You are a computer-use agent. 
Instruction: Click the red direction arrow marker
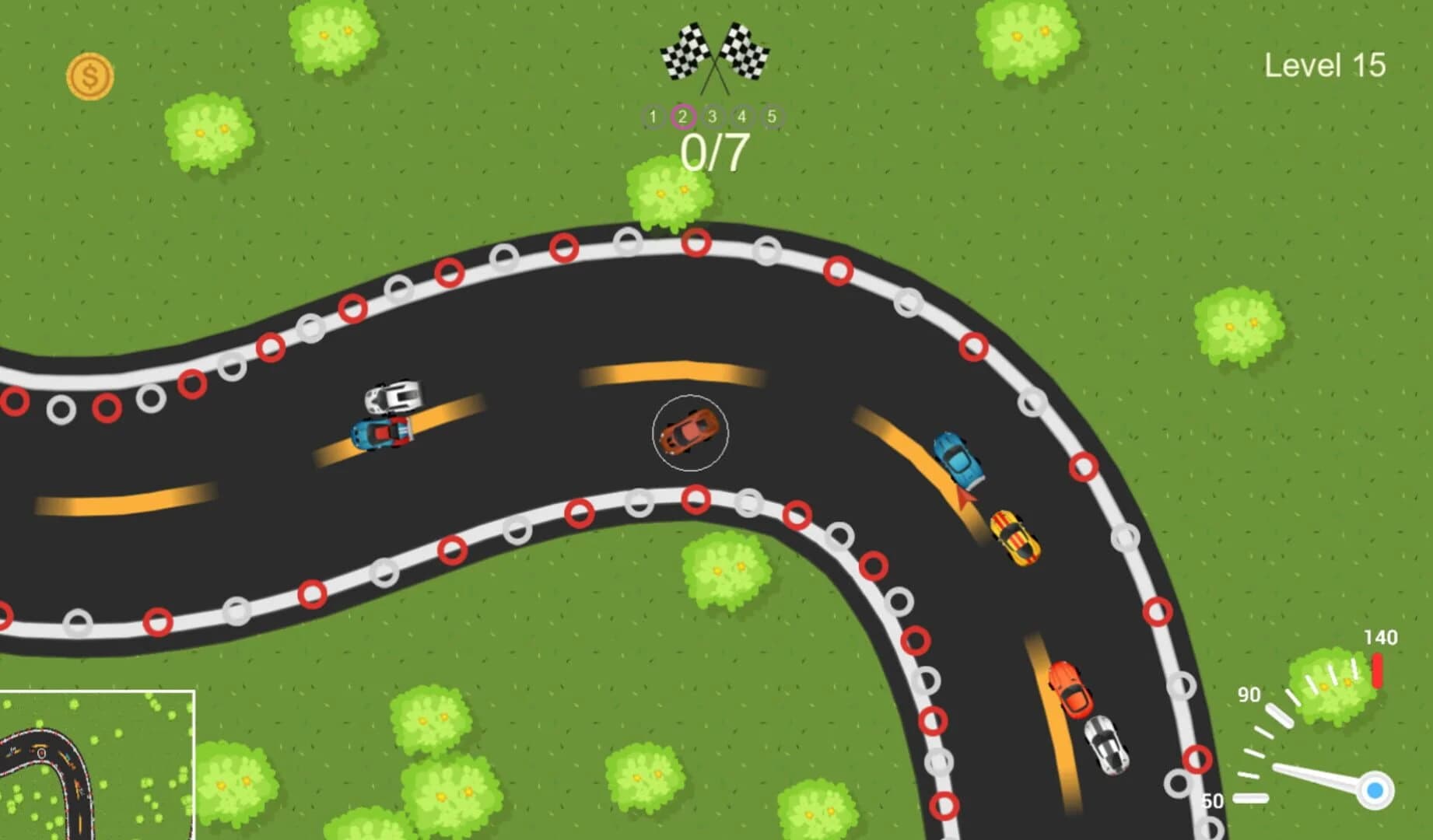click(963, 496)
